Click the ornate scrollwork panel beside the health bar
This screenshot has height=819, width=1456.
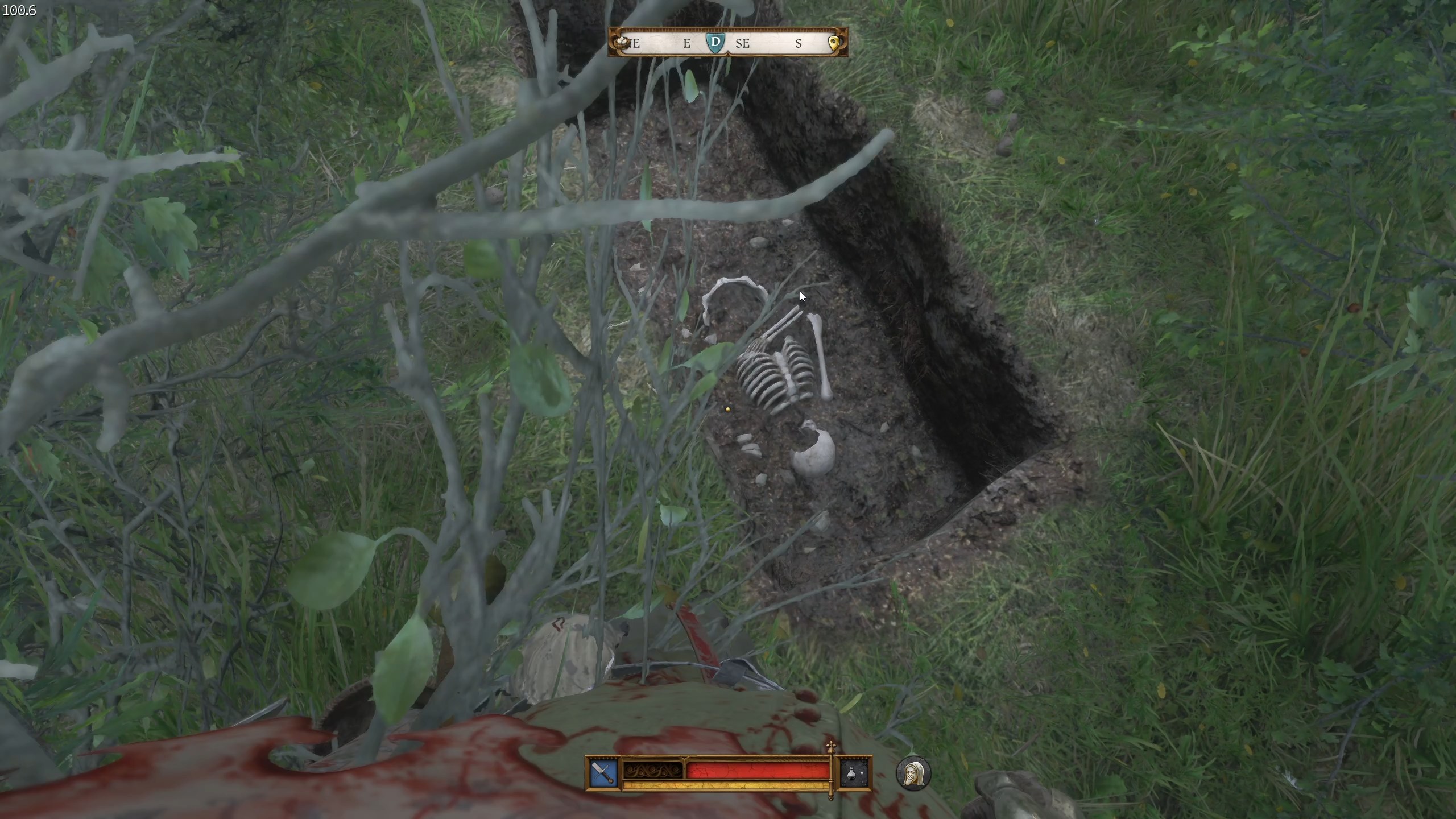[x=653, y=771]
